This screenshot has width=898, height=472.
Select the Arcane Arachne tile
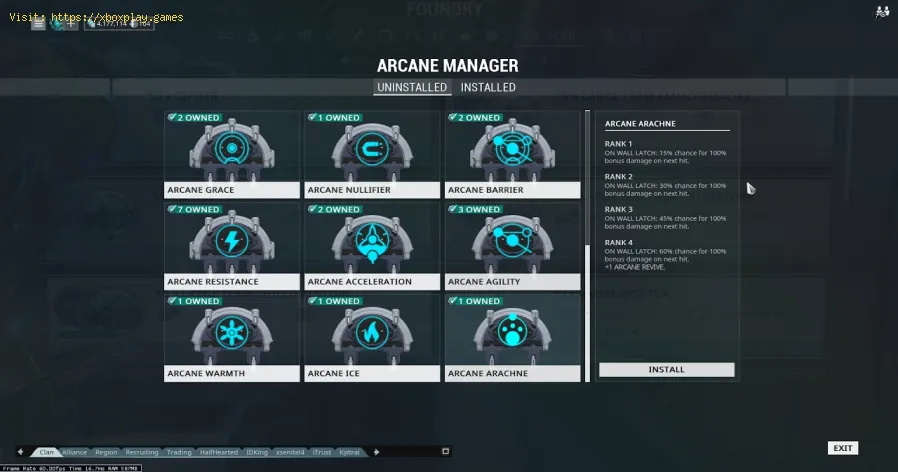tap(512, 338)
